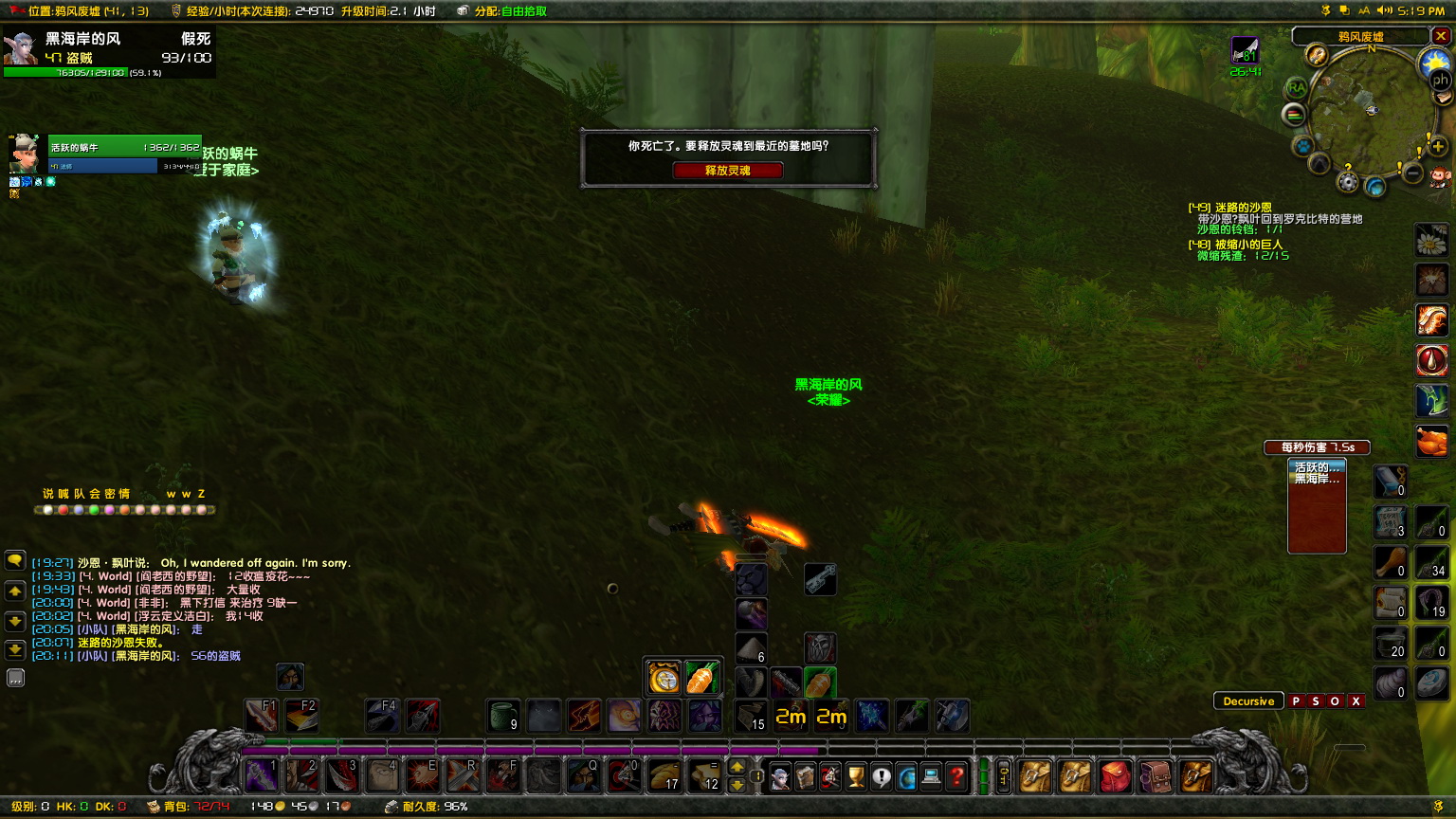1456x819 pixels.
Task: Toggle the S button on the Decursive bar
Action: [1317, 701]
